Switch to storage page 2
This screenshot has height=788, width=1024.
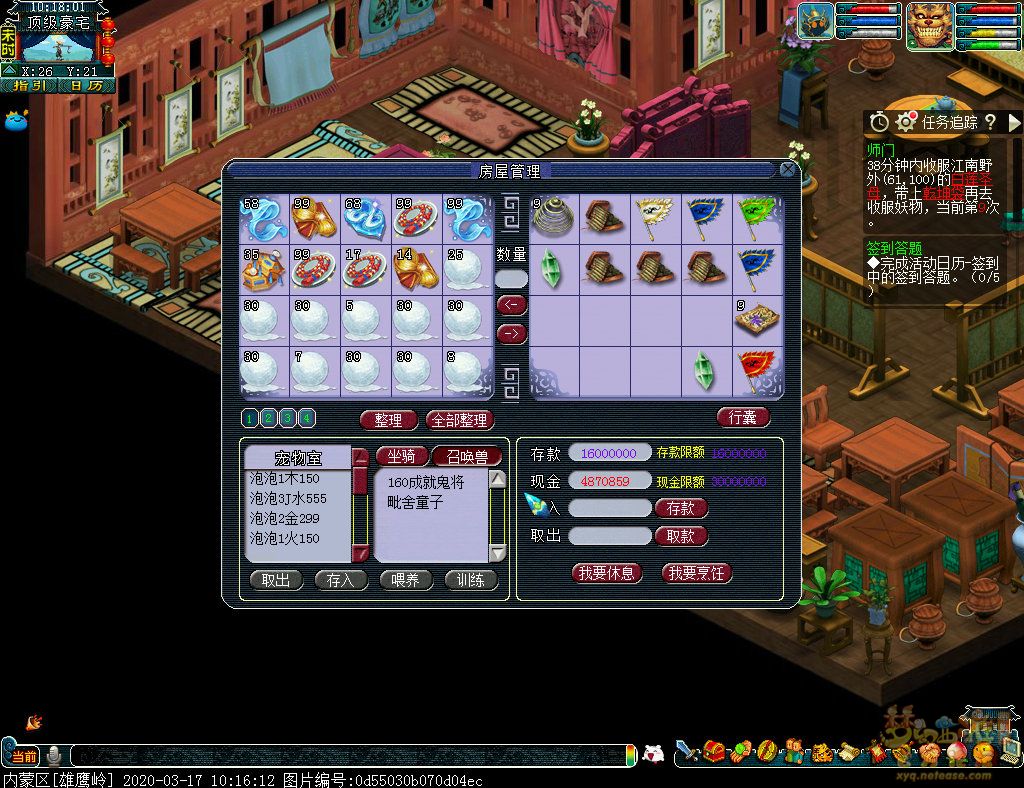pyautogui.click(x=269, y=418)
